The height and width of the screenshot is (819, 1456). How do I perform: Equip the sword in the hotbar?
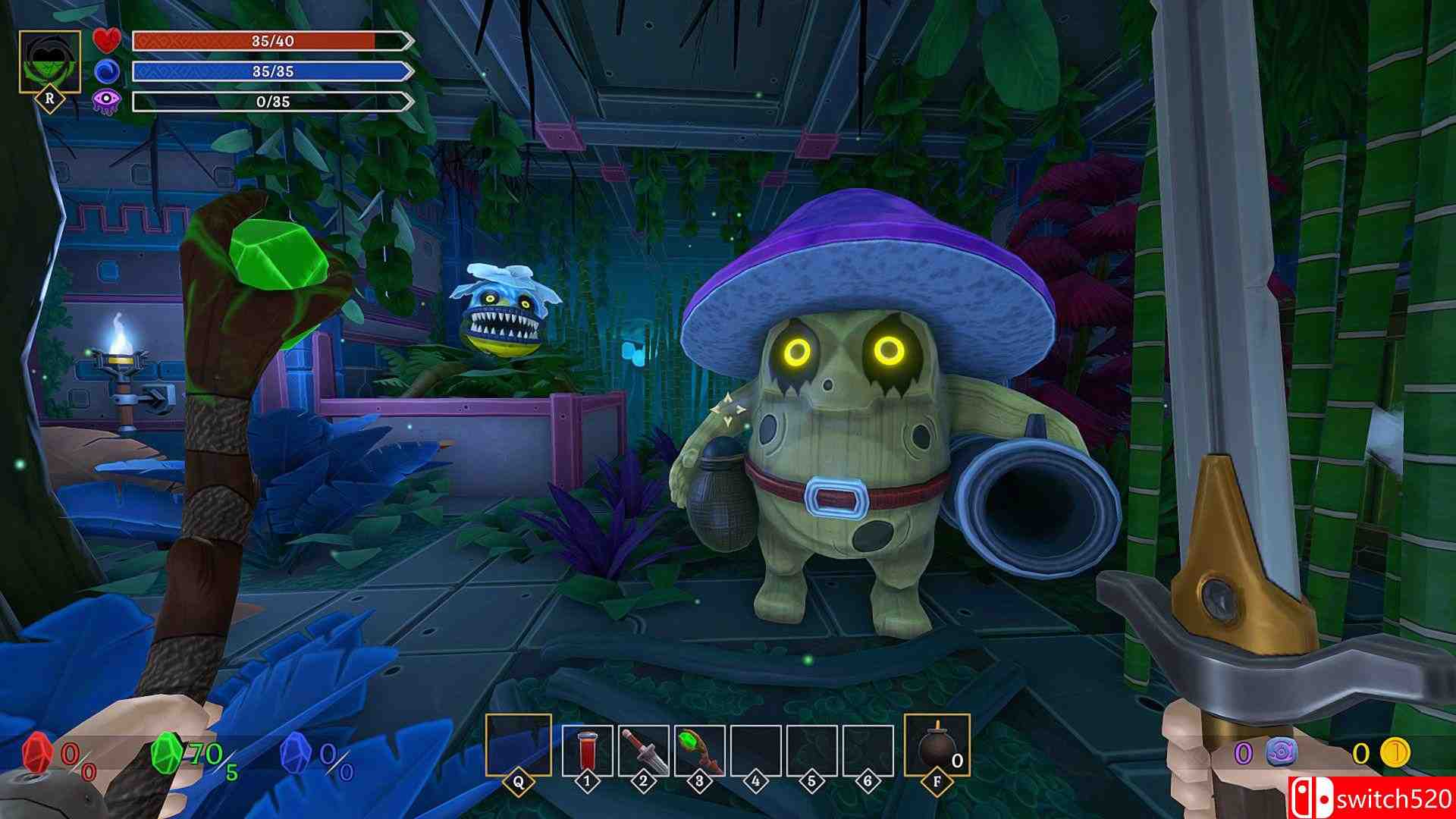point(643,751)
